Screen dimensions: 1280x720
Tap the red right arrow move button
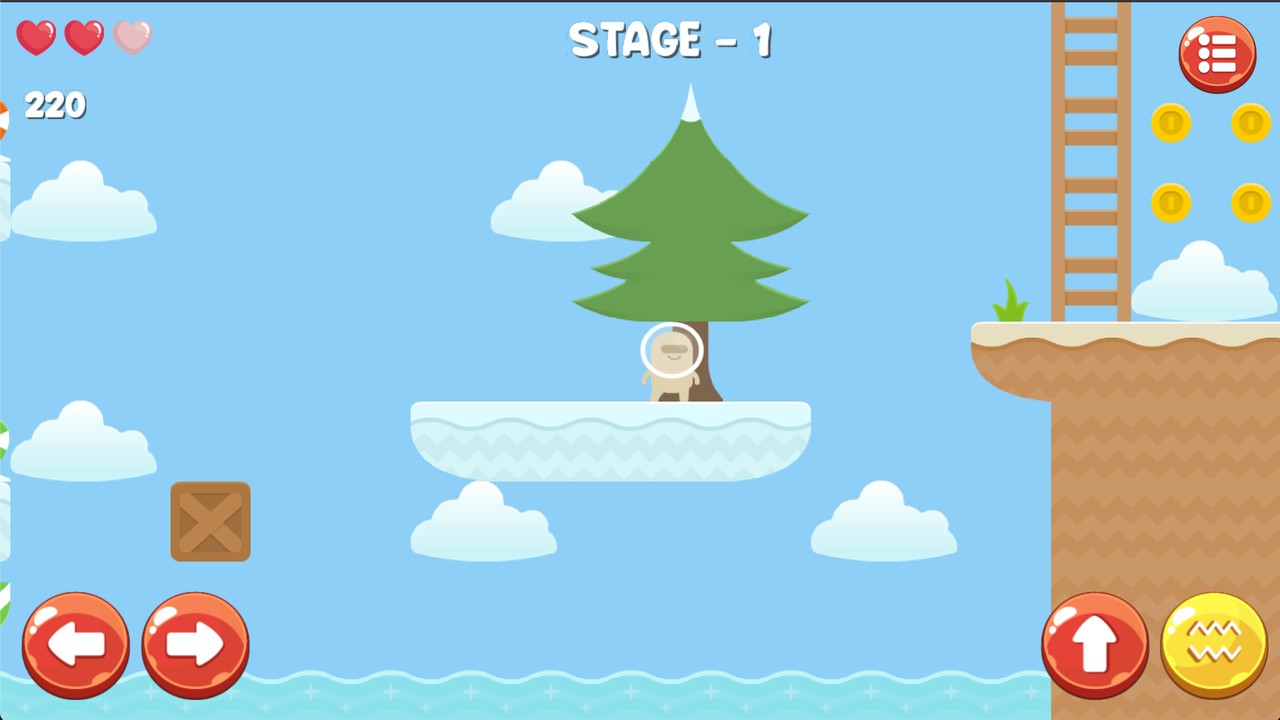coord(195,645)
